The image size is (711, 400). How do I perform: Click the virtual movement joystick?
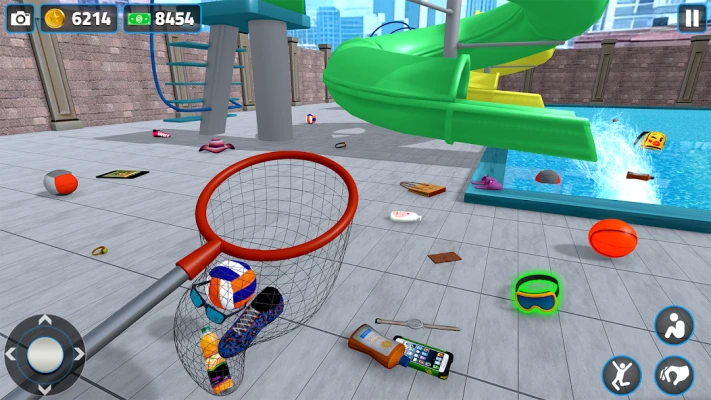(x=44, y=354)
